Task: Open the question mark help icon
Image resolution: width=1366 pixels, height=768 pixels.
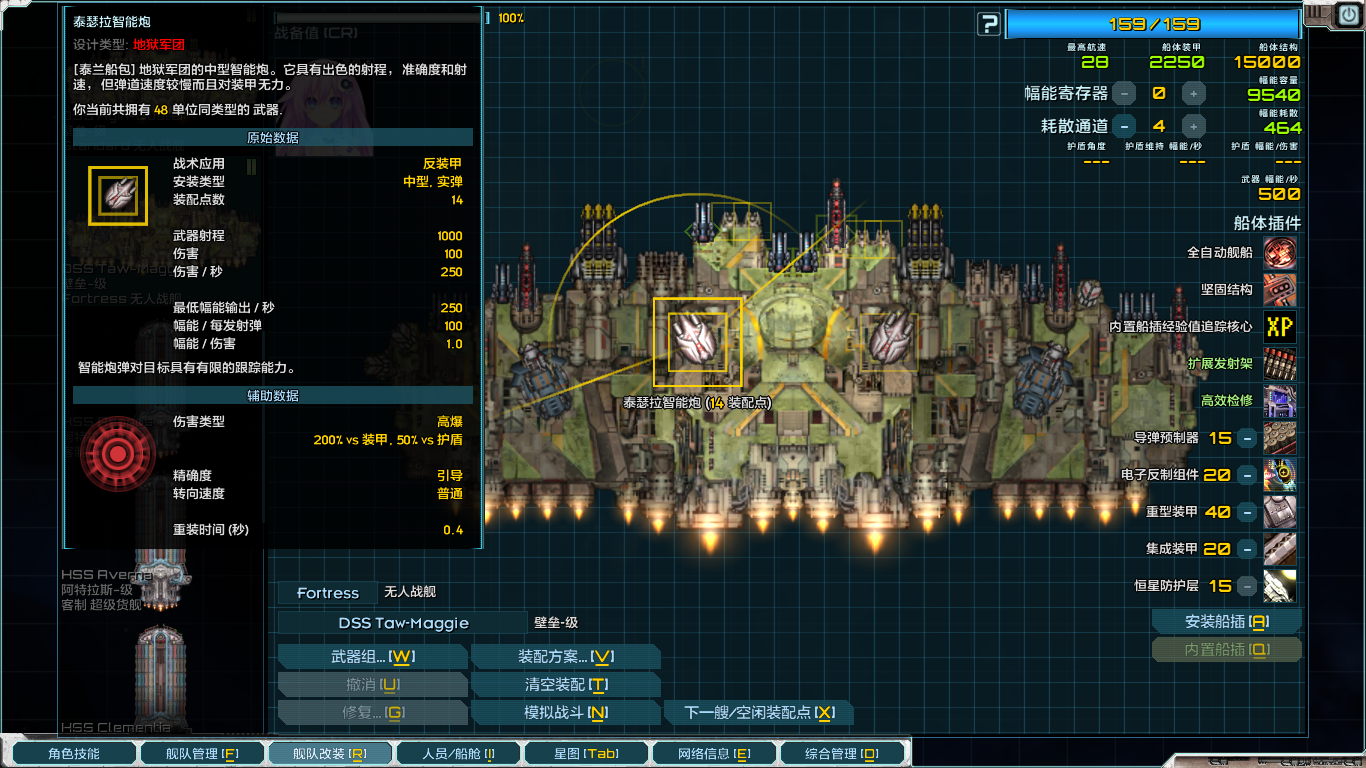Action: click(988, 25)
